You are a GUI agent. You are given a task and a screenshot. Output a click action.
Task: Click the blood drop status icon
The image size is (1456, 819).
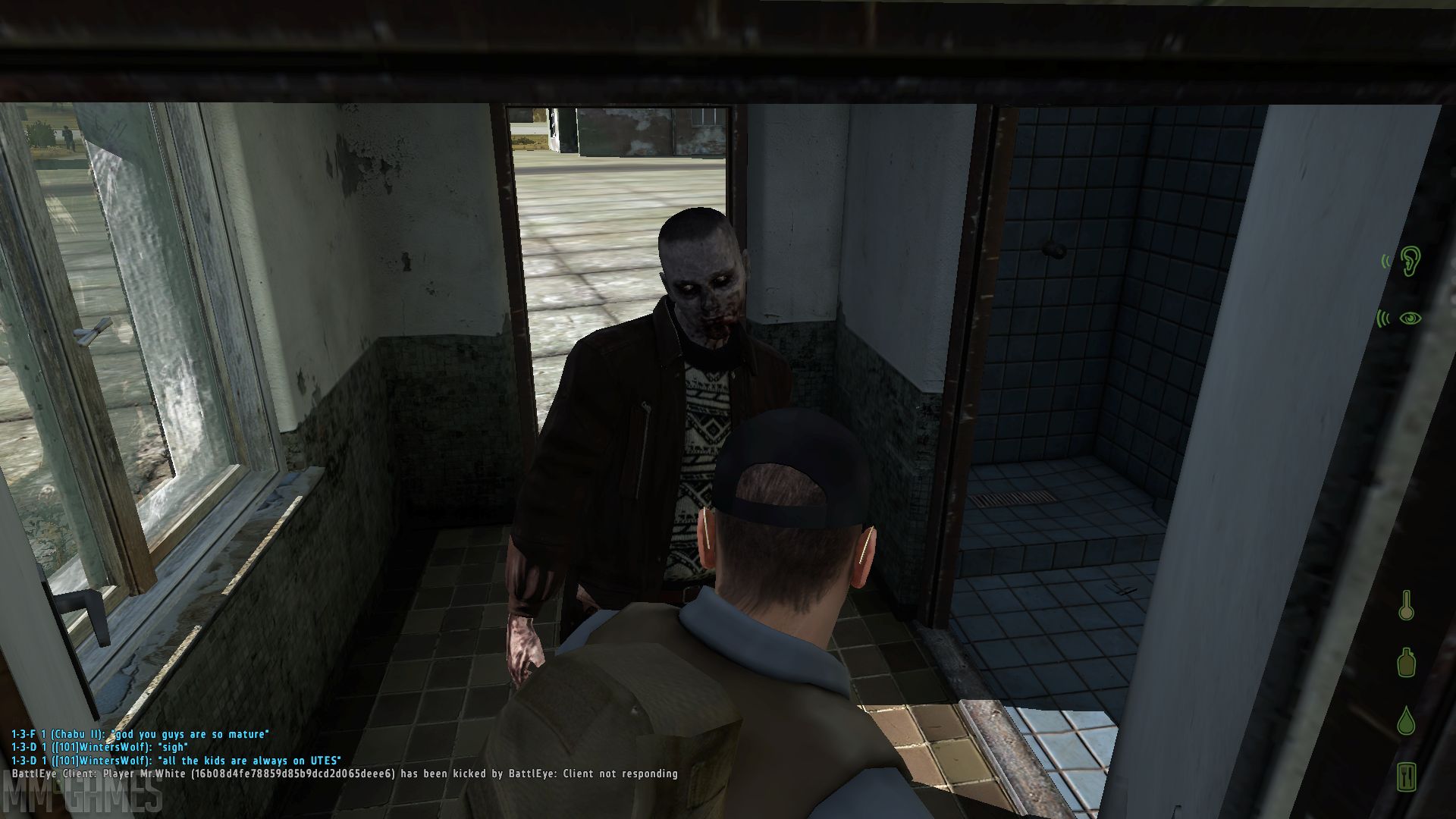click(1407, 722)
